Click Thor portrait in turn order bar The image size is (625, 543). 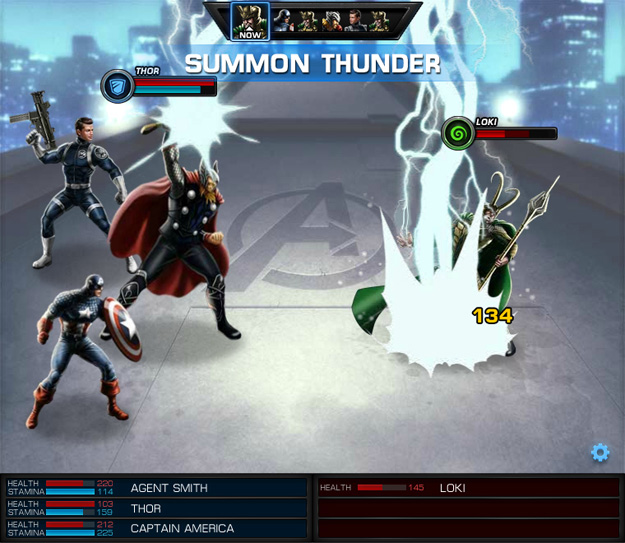pos(332,20)
